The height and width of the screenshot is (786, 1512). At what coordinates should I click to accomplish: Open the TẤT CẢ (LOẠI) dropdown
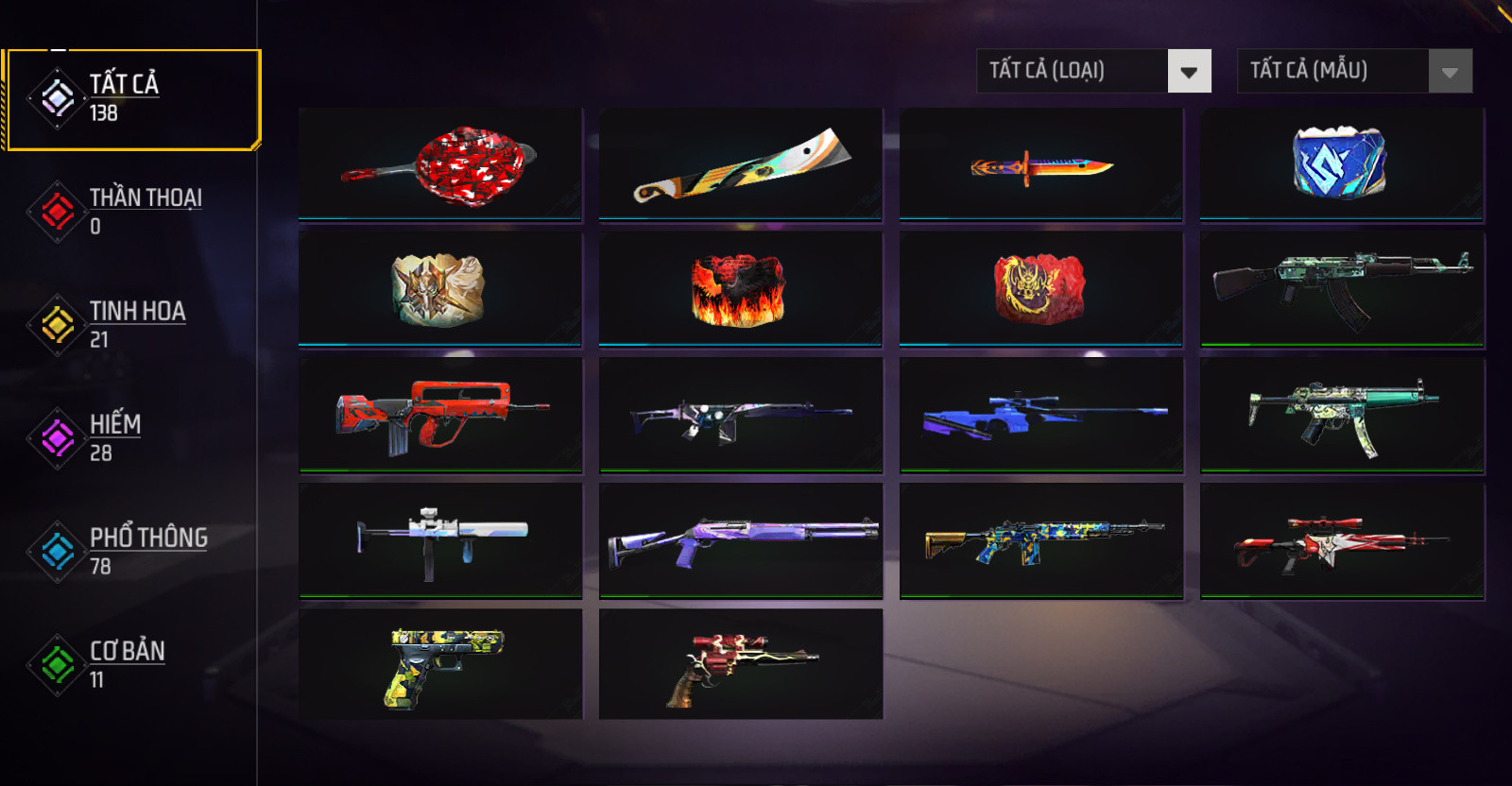tap(1093, 71)
